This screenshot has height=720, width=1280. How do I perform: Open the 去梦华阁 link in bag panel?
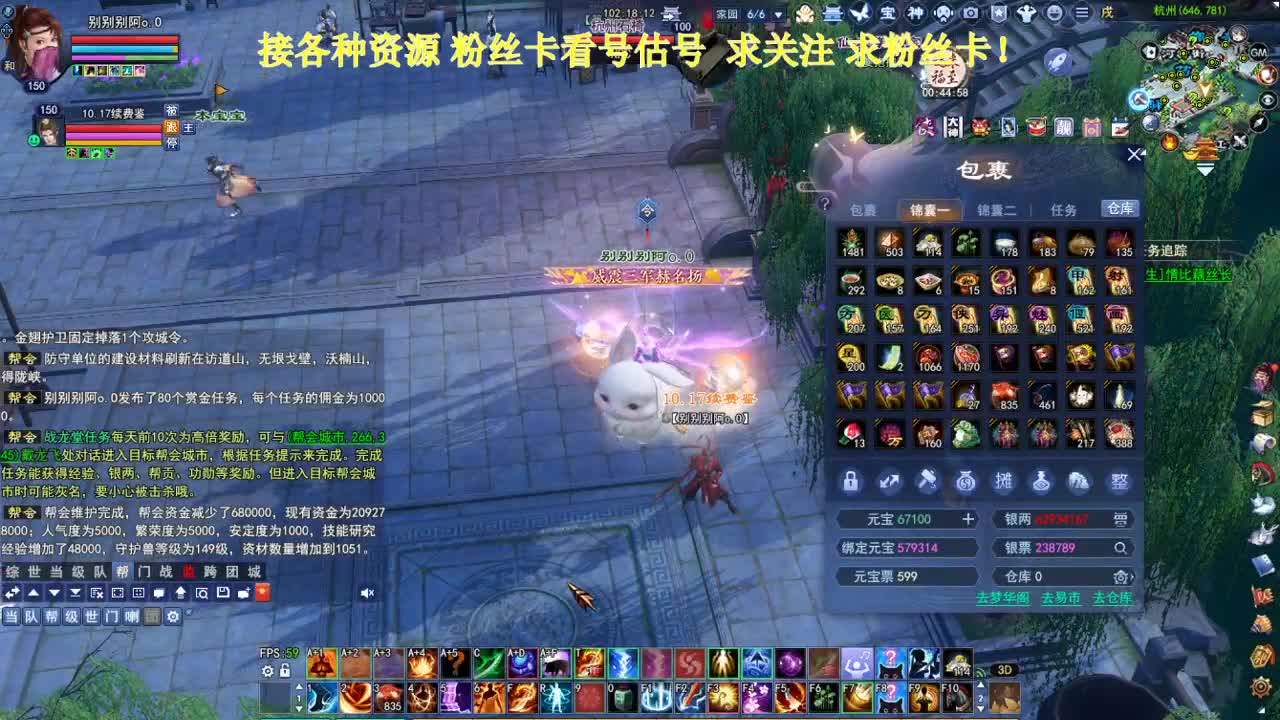click(1004, 597)
